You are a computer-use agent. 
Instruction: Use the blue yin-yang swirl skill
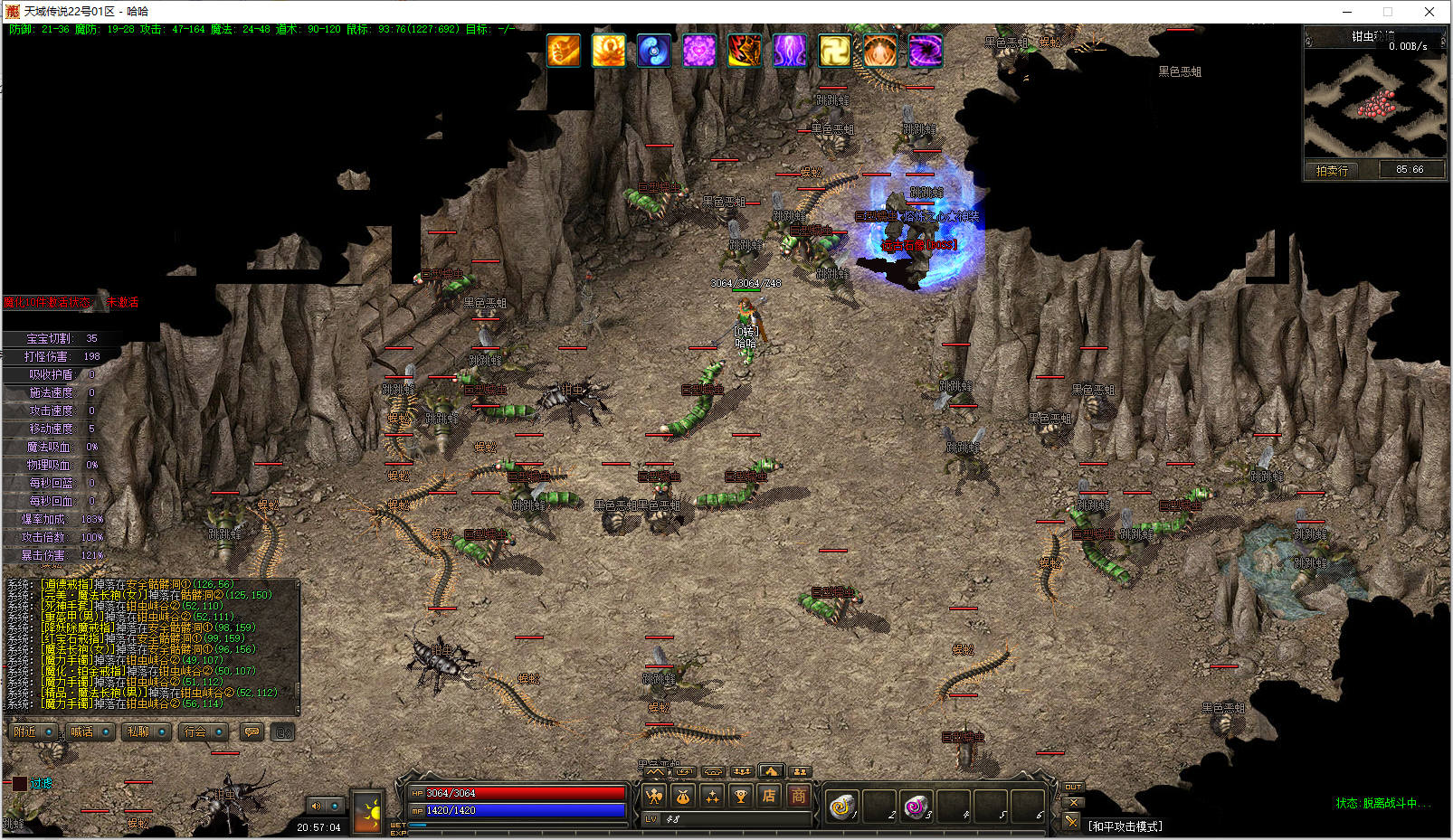(654, 51)
